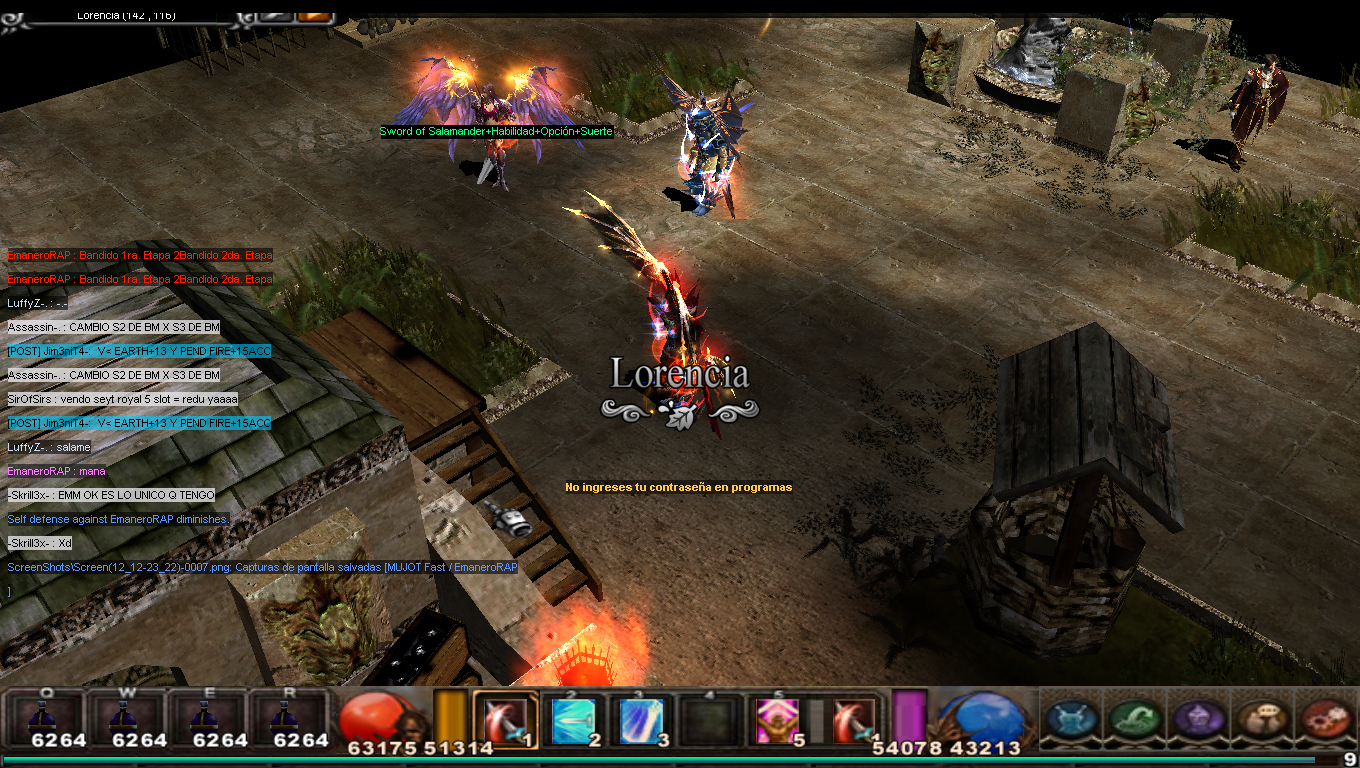
Task: Open the green curved-arrow menu icon
Action: [1134, 719]
